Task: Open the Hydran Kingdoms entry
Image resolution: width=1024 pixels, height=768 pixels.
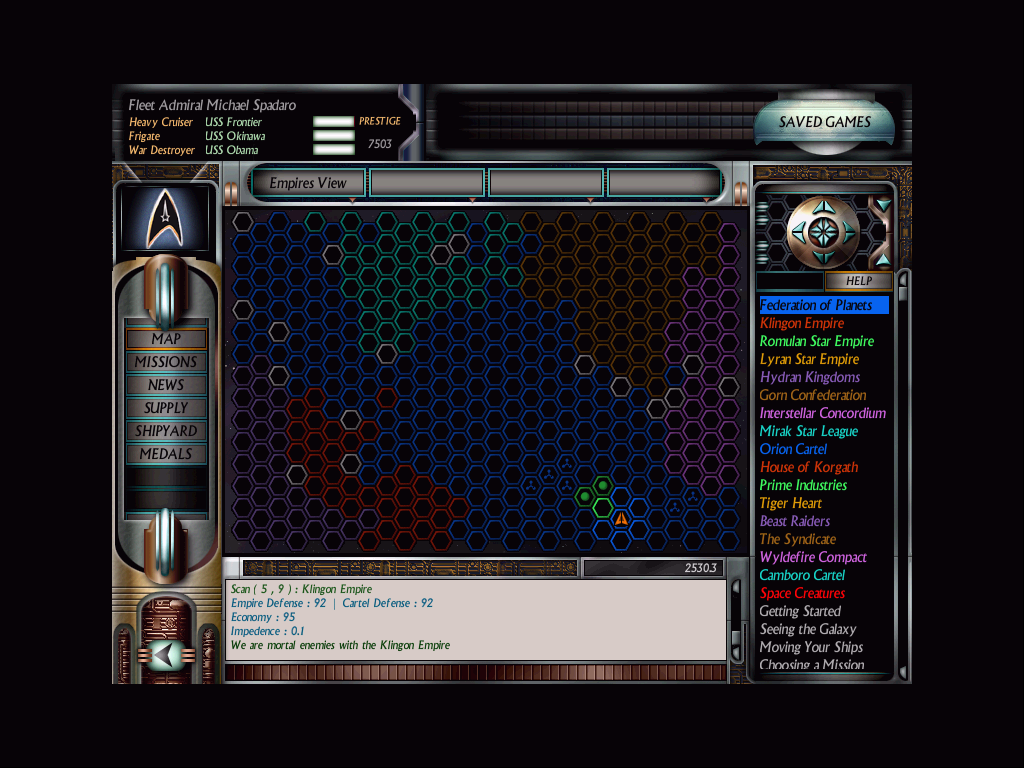Action: (810, 377)
